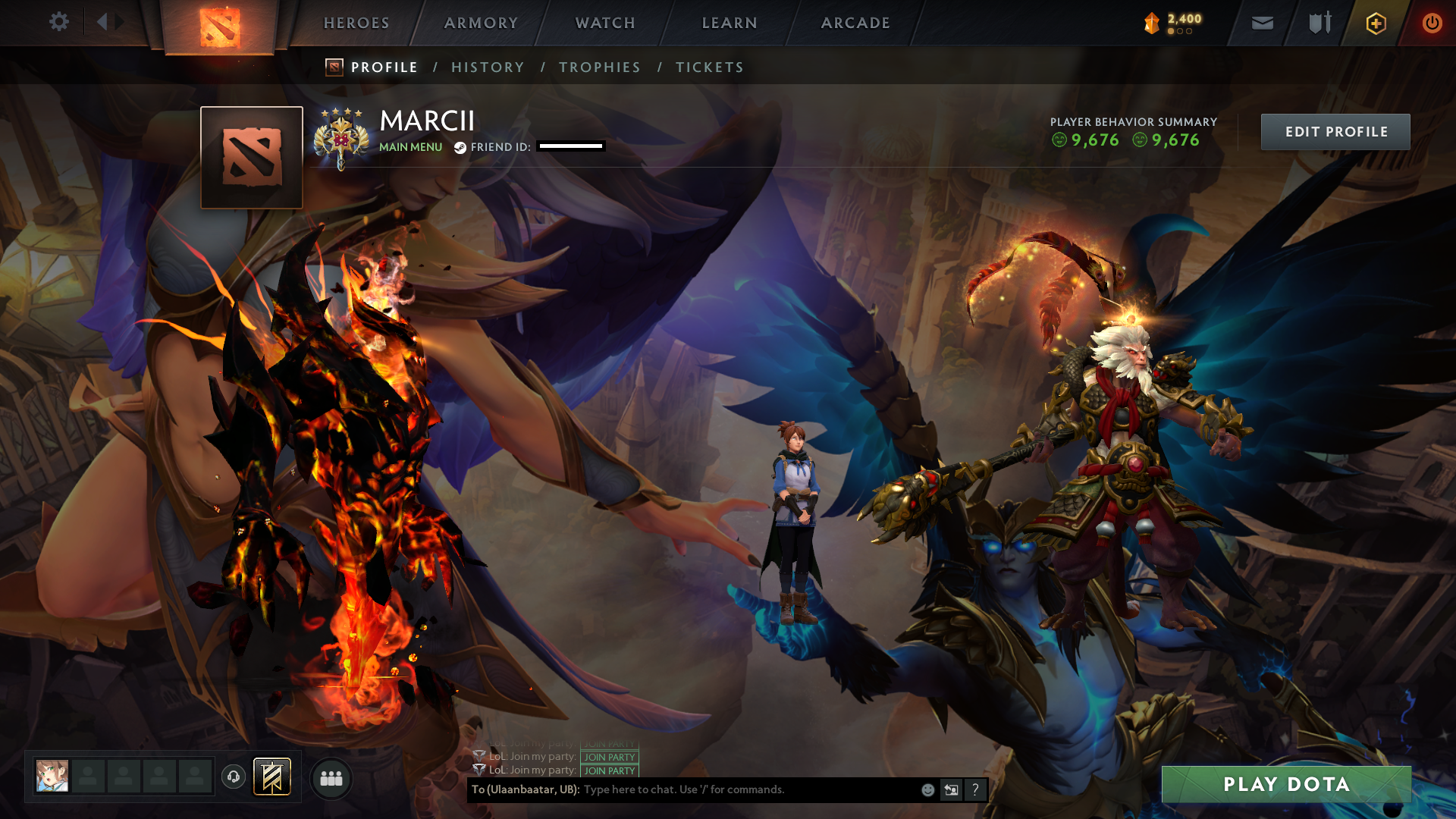This screenshot has height=819, width=1456.
Task: Open the emoticon picker in chat bar
Action: (x=927, y=789)
